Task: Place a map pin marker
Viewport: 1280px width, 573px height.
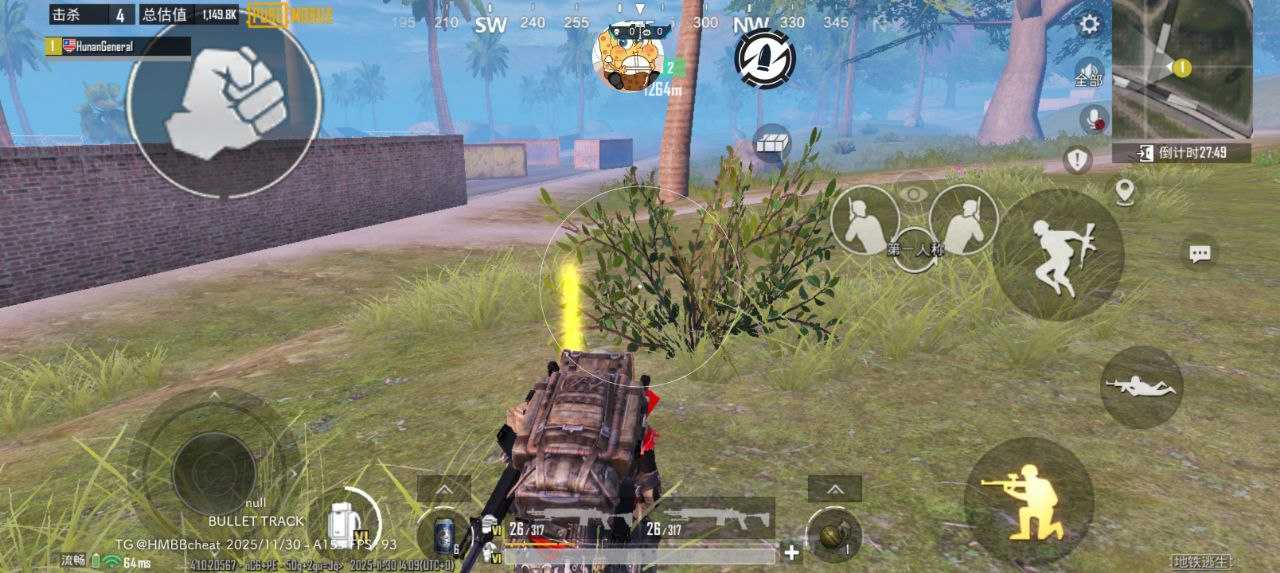Action: (1125, 191)
